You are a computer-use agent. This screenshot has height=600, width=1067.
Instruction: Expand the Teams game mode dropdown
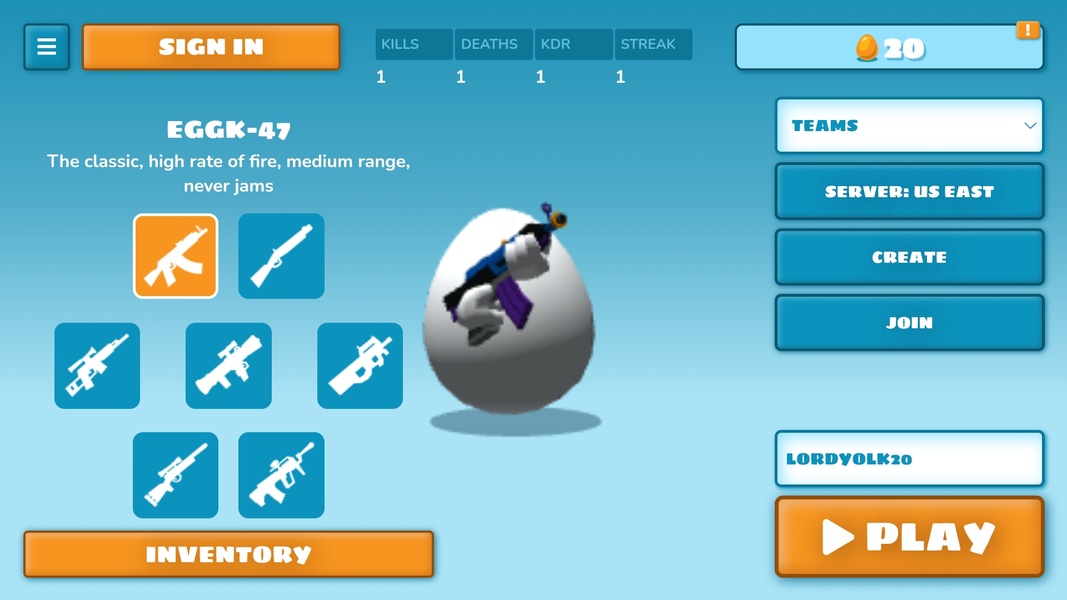909,126
